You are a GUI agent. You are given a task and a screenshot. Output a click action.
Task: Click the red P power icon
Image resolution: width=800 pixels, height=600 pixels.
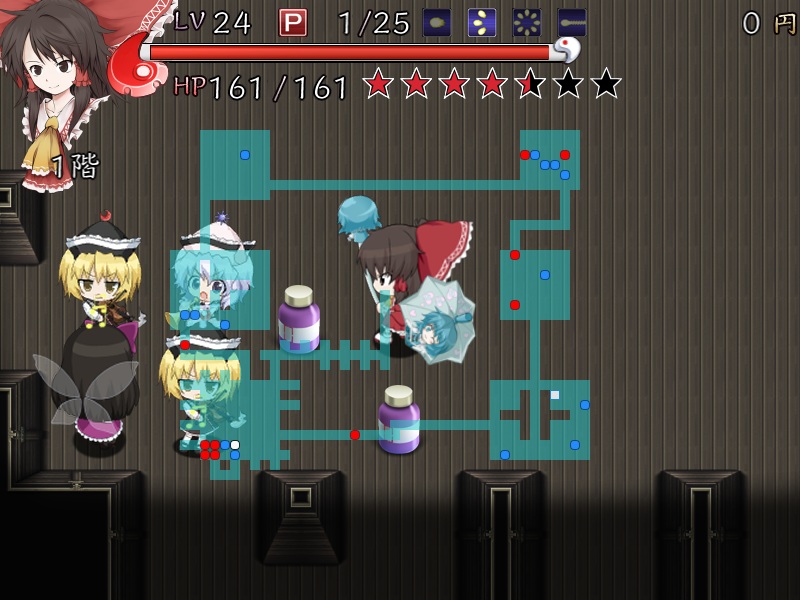292,22
